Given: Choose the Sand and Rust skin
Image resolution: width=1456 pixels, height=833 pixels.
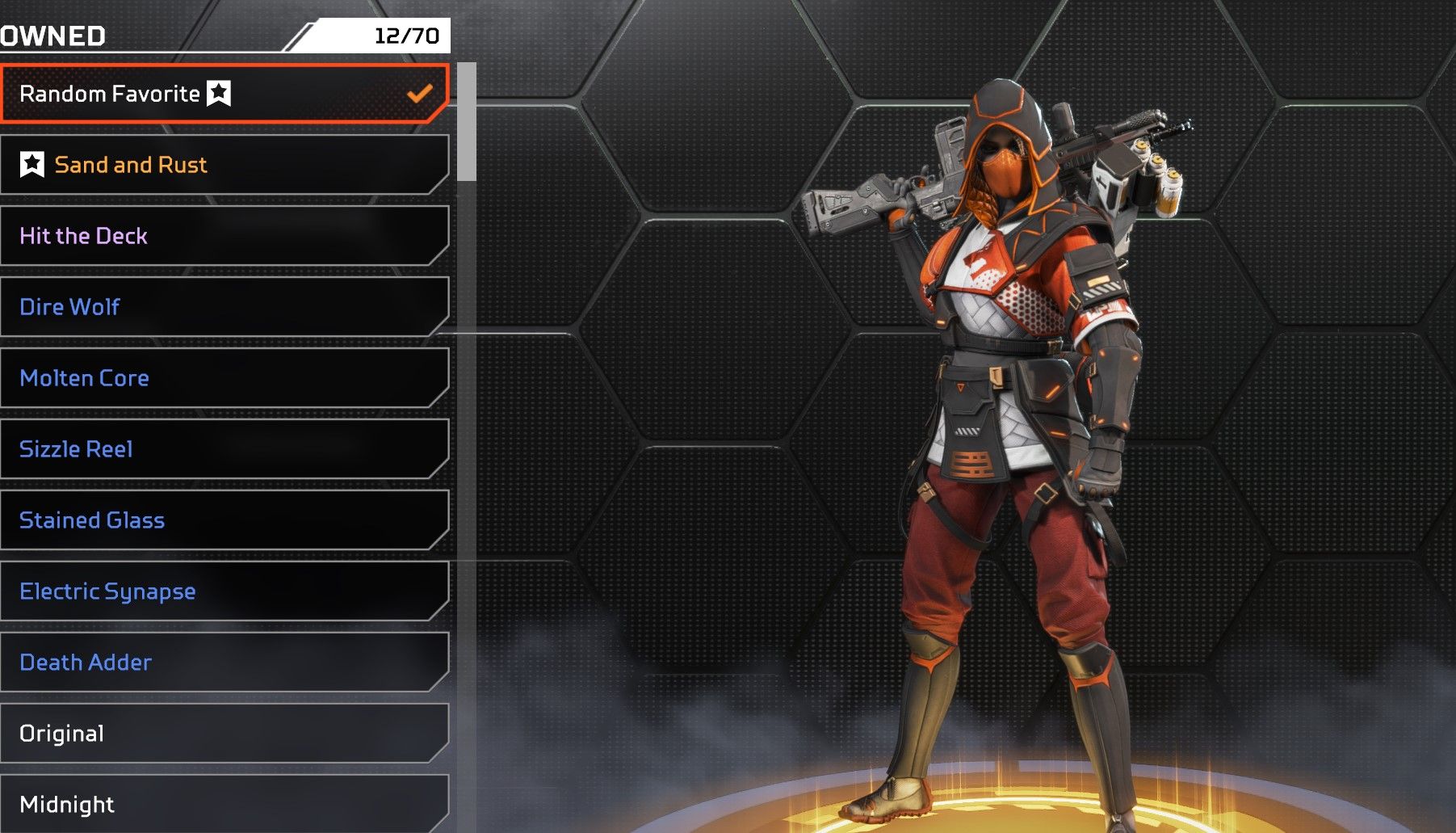Looking at the screenshot, I should point(224,165).
